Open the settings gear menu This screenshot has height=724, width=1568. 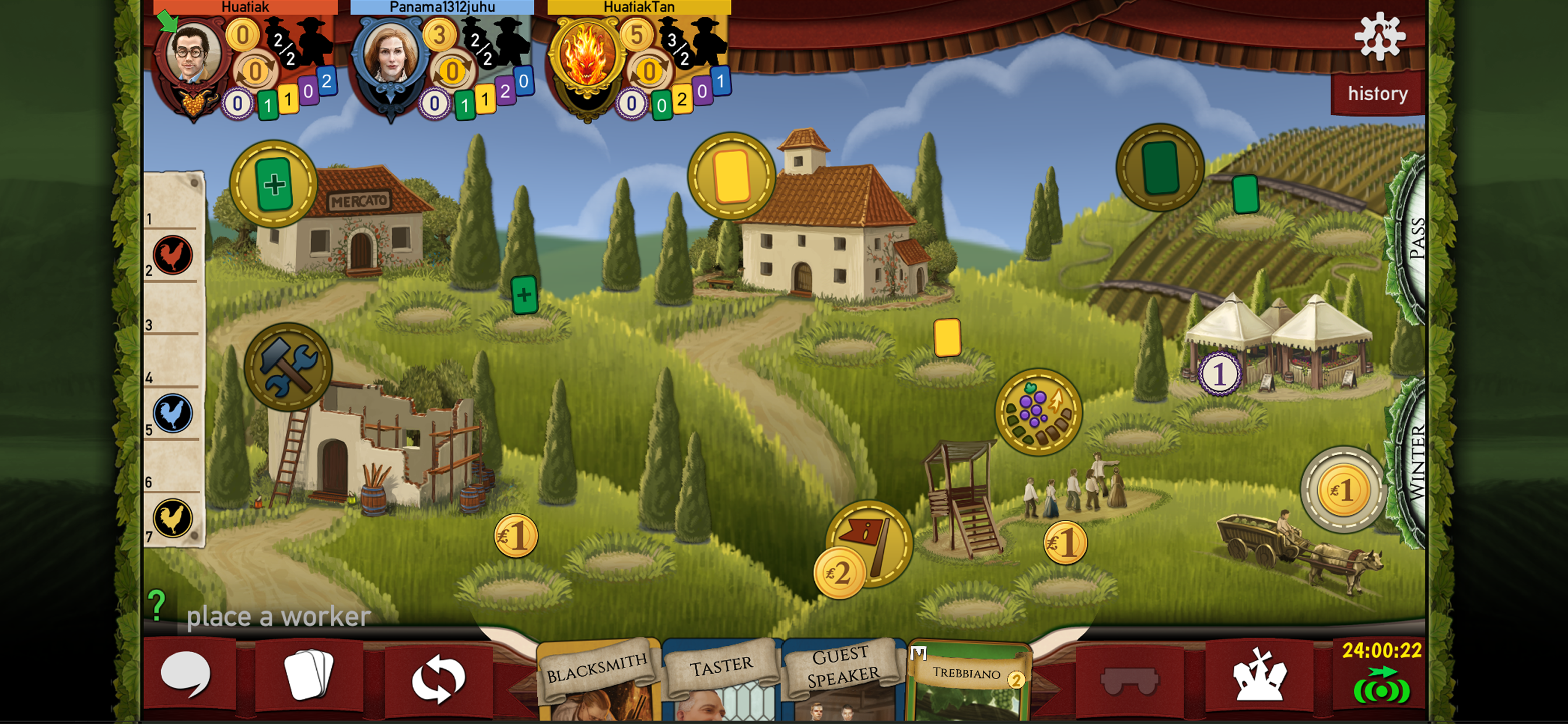1380,37
